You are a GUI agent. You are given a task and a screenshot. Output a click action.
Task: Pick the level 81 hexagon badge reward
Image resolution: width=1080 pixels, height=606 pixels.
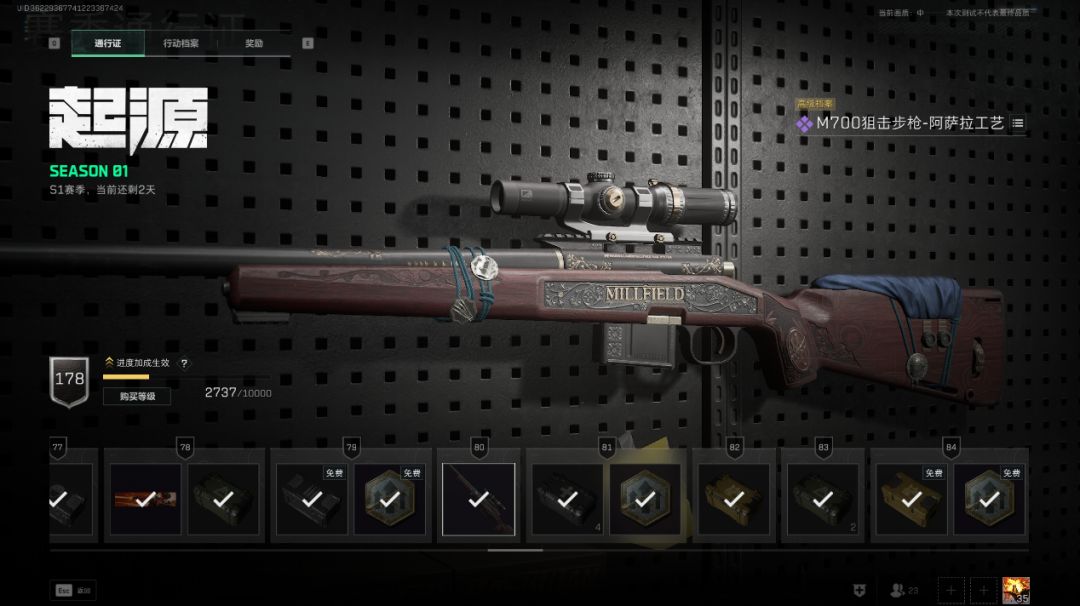(x=645, y=499)
